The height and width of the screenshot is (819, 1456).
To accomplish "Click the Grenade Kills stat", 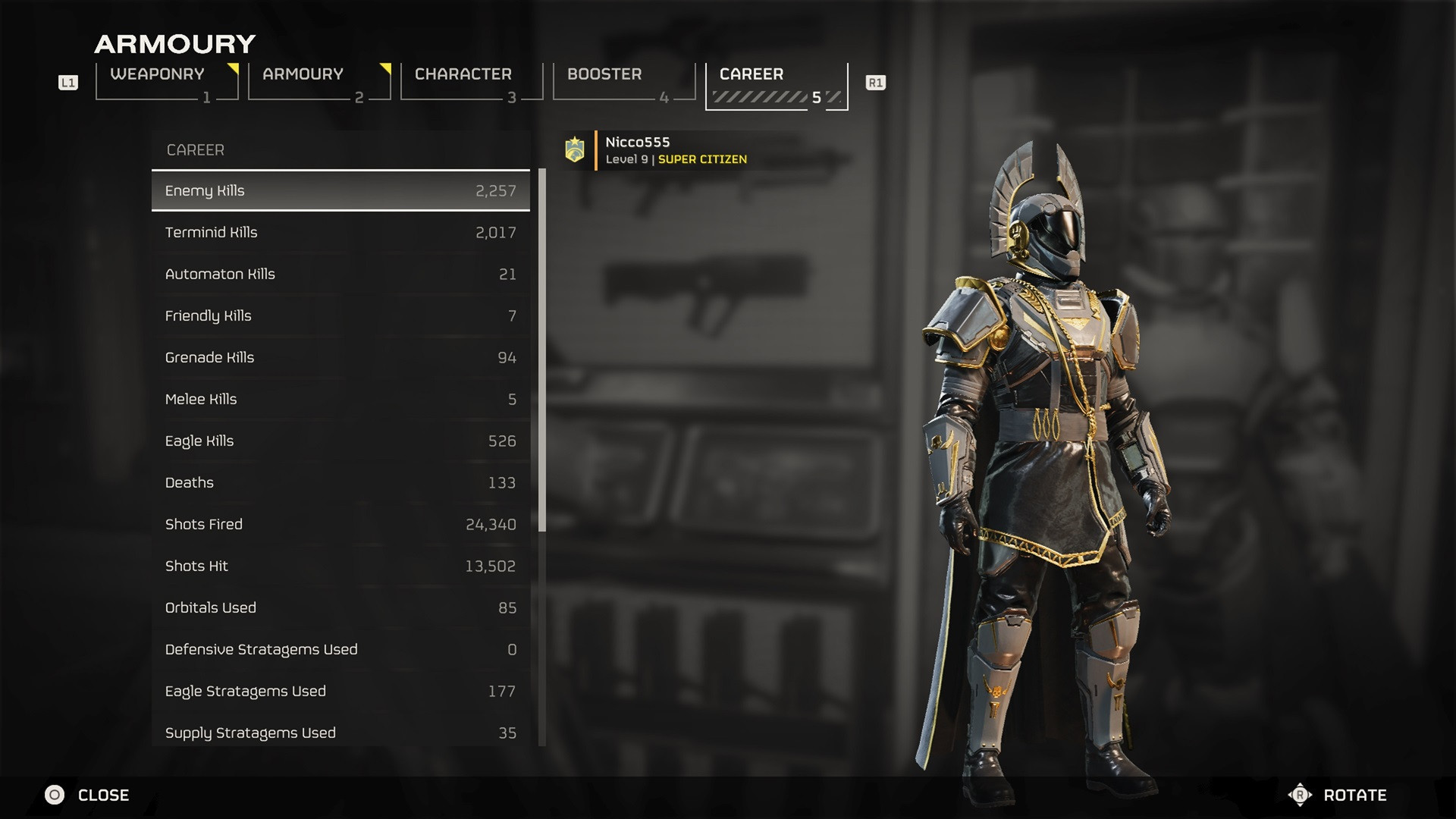I will (340, 358).
